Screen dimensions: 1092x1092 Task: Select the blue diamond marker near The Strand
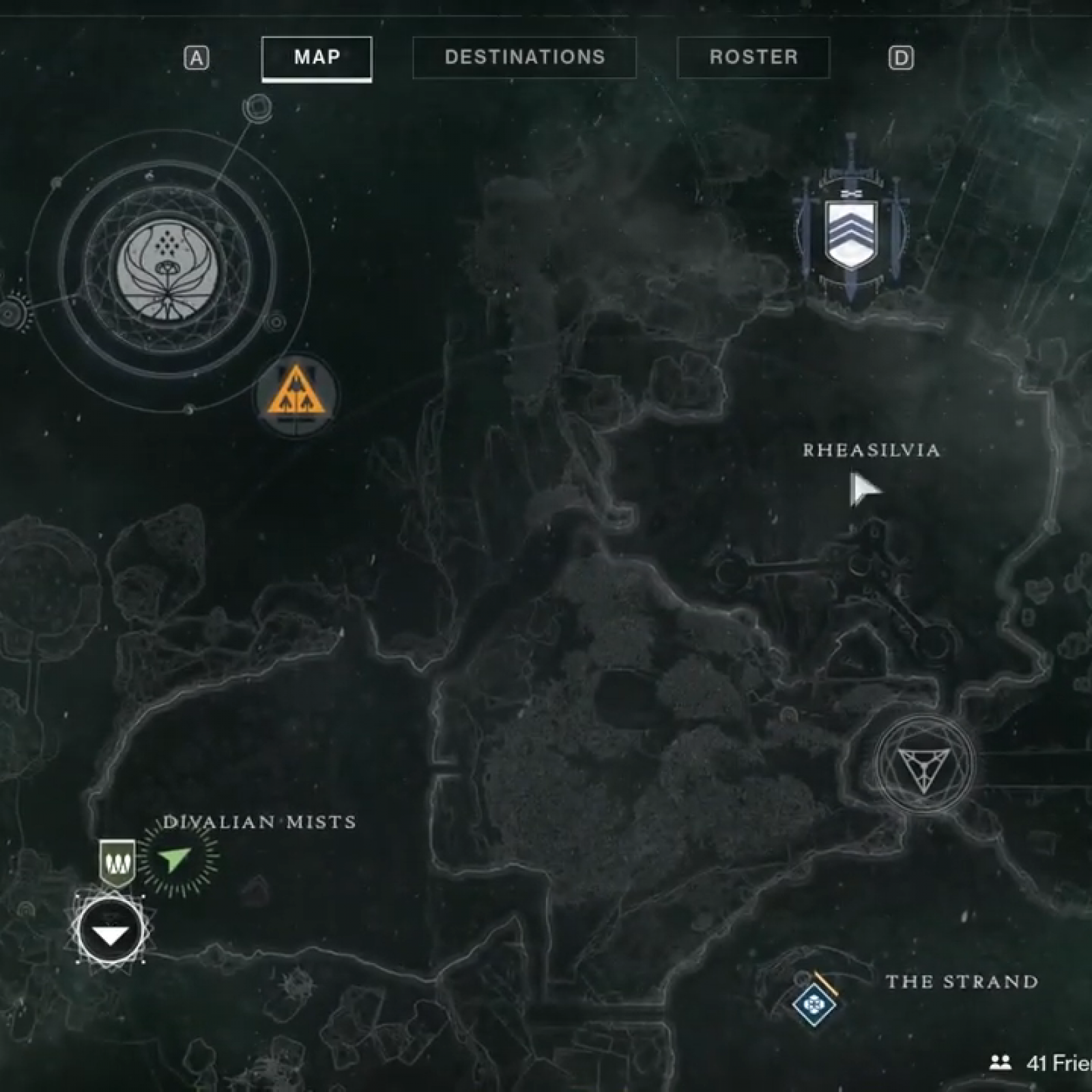(814, 1003)
